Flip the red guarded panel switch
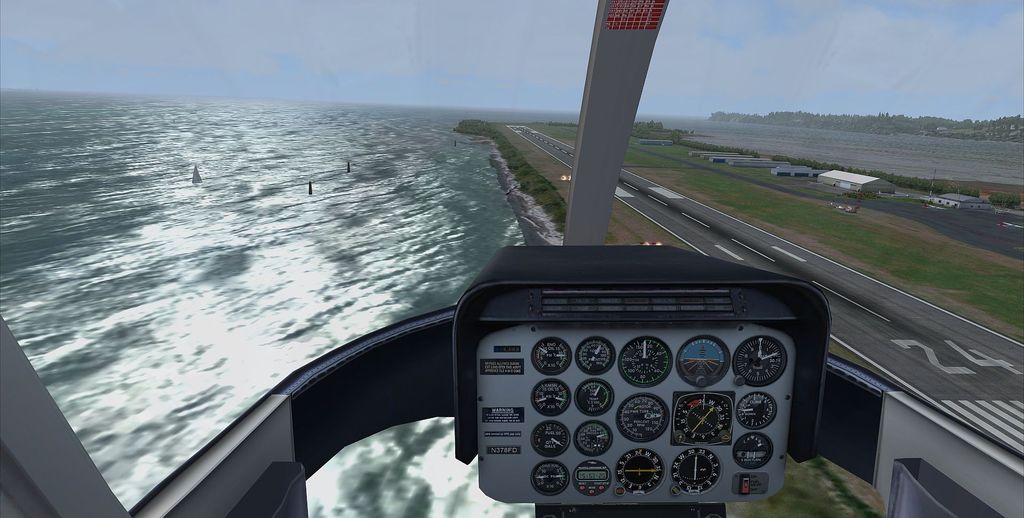The height and width of the screenshot is (518, 1024). point(744,485)
